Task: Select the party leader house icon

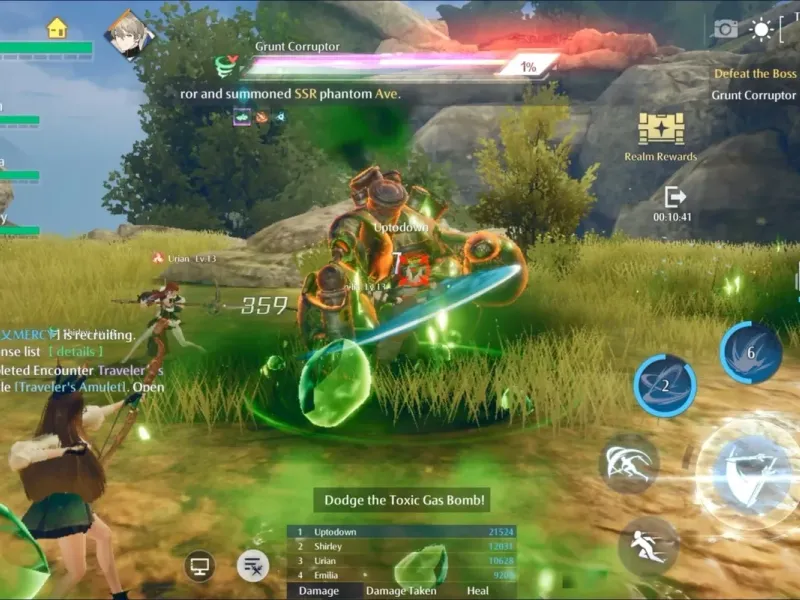Action: (57, 28)
